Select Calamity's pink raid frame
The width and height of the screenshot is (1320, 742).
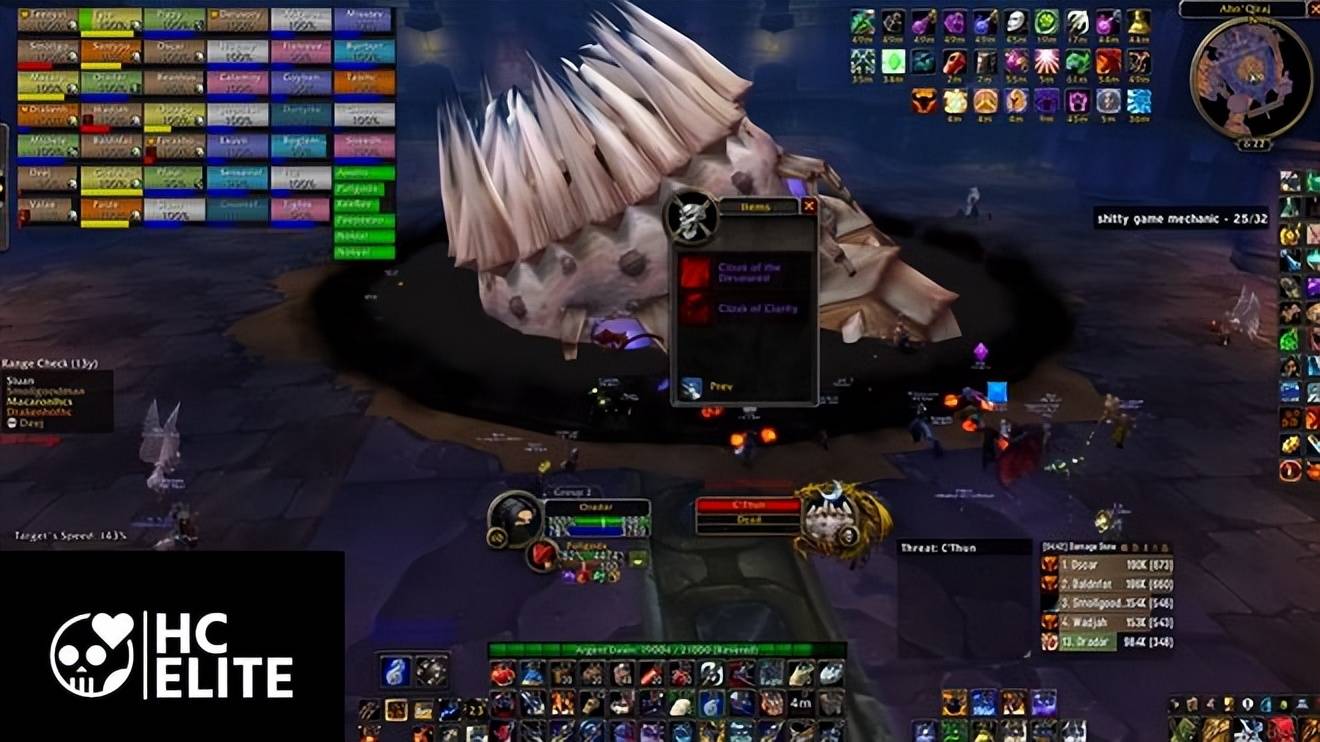[x=237, y=82]
